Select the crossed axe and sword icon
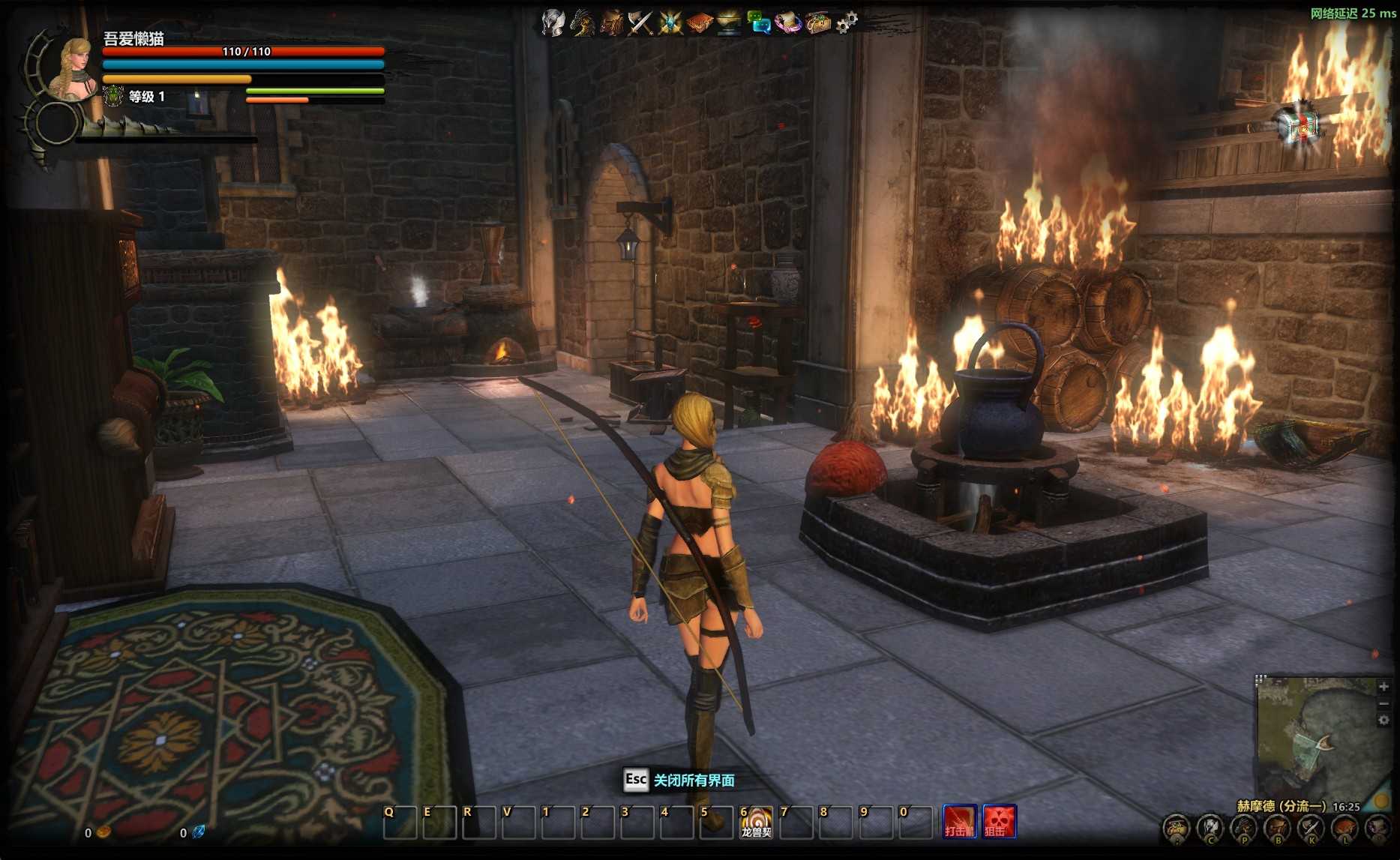The width and height of the screenshot is (1400, 860). tap(640, 22)
